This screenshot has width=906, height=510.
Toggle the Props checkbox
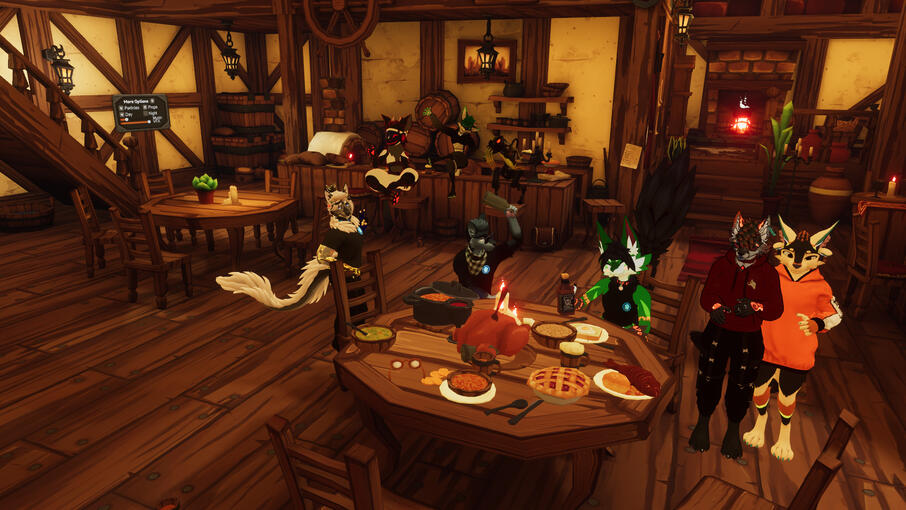click(x=145, y=107)
